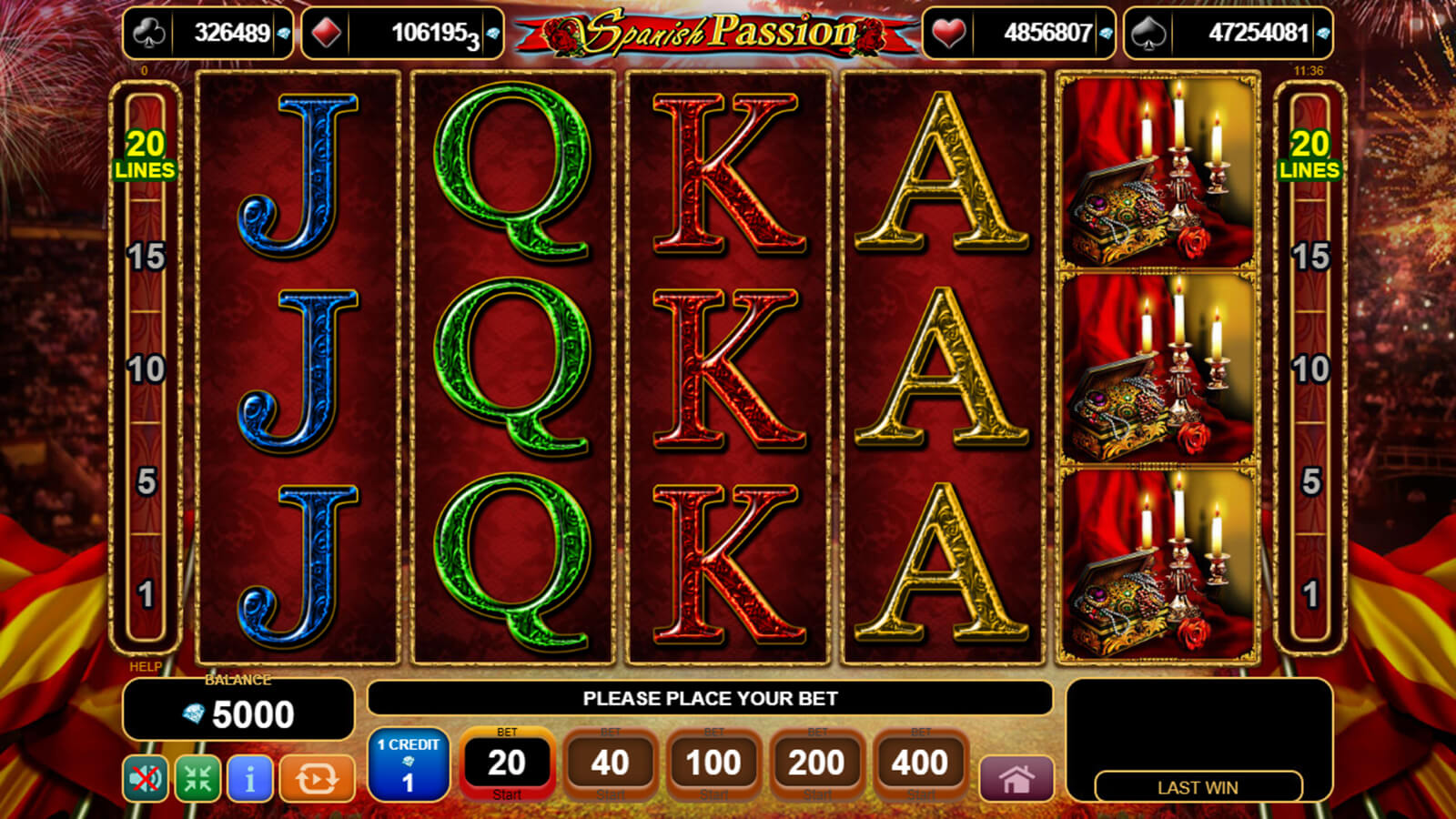Screen dimensions: 1456x819
Task: Open the blue info paytable
Action: (250, 779)
